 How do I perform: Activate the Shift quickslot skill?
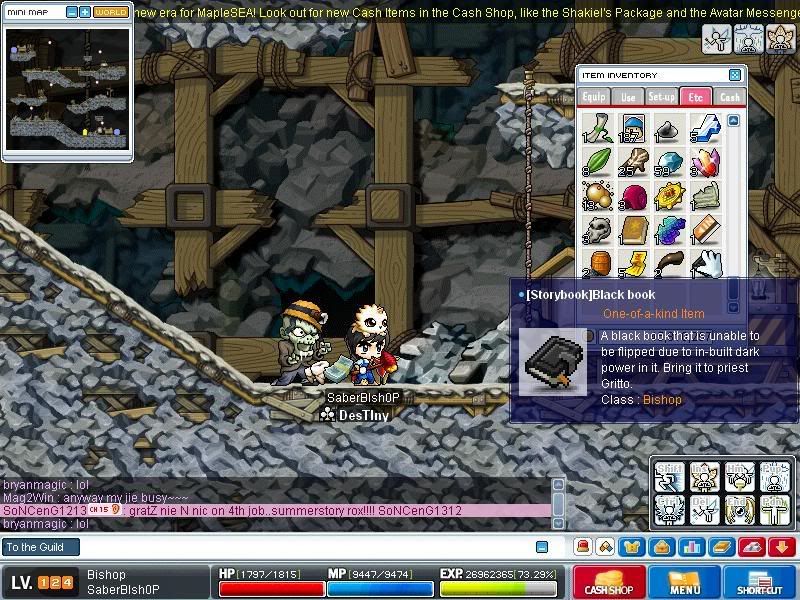pyautogui.click(x=668, y=477)
